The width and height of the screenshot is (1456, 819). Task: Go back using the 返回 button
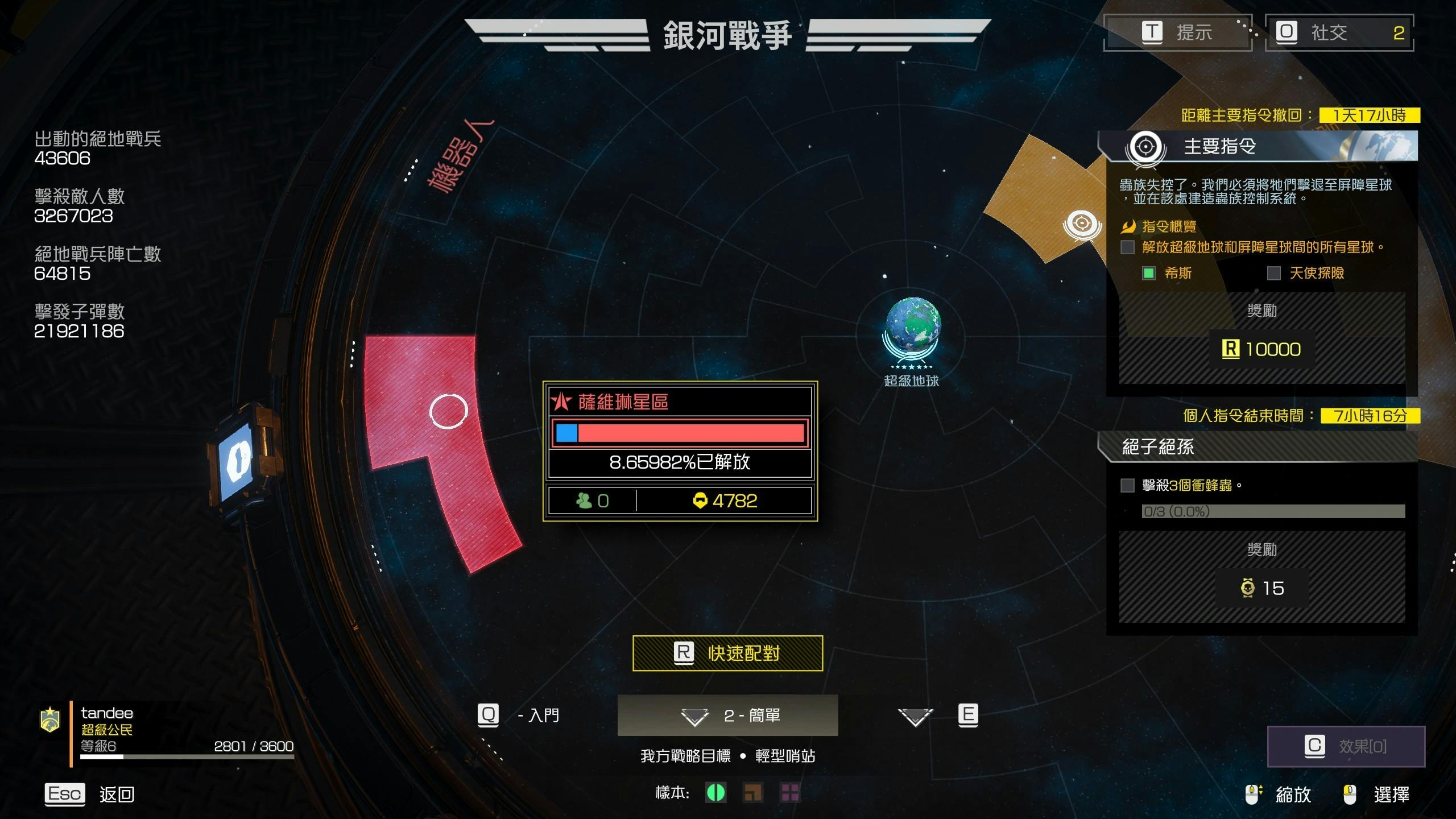90,794
